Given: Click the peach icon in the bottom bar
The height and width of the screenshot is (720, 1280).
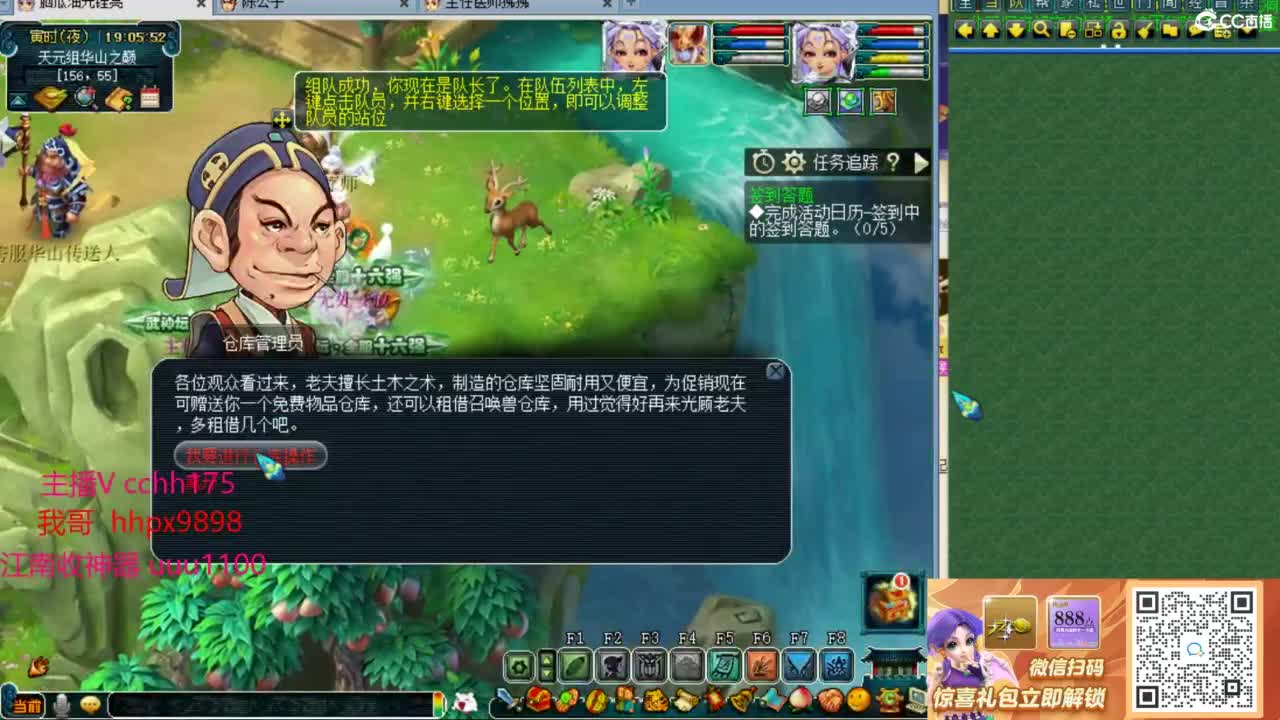Looking at the screenshot, I should point(801,699).
